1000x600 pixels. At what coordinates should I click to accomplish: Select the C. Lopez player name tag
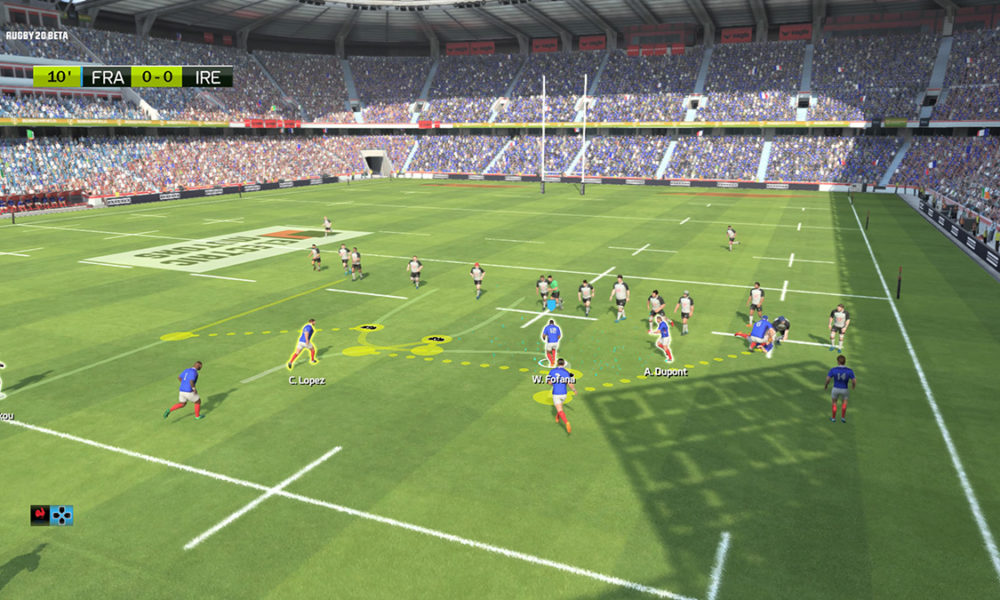pos(306,380)
